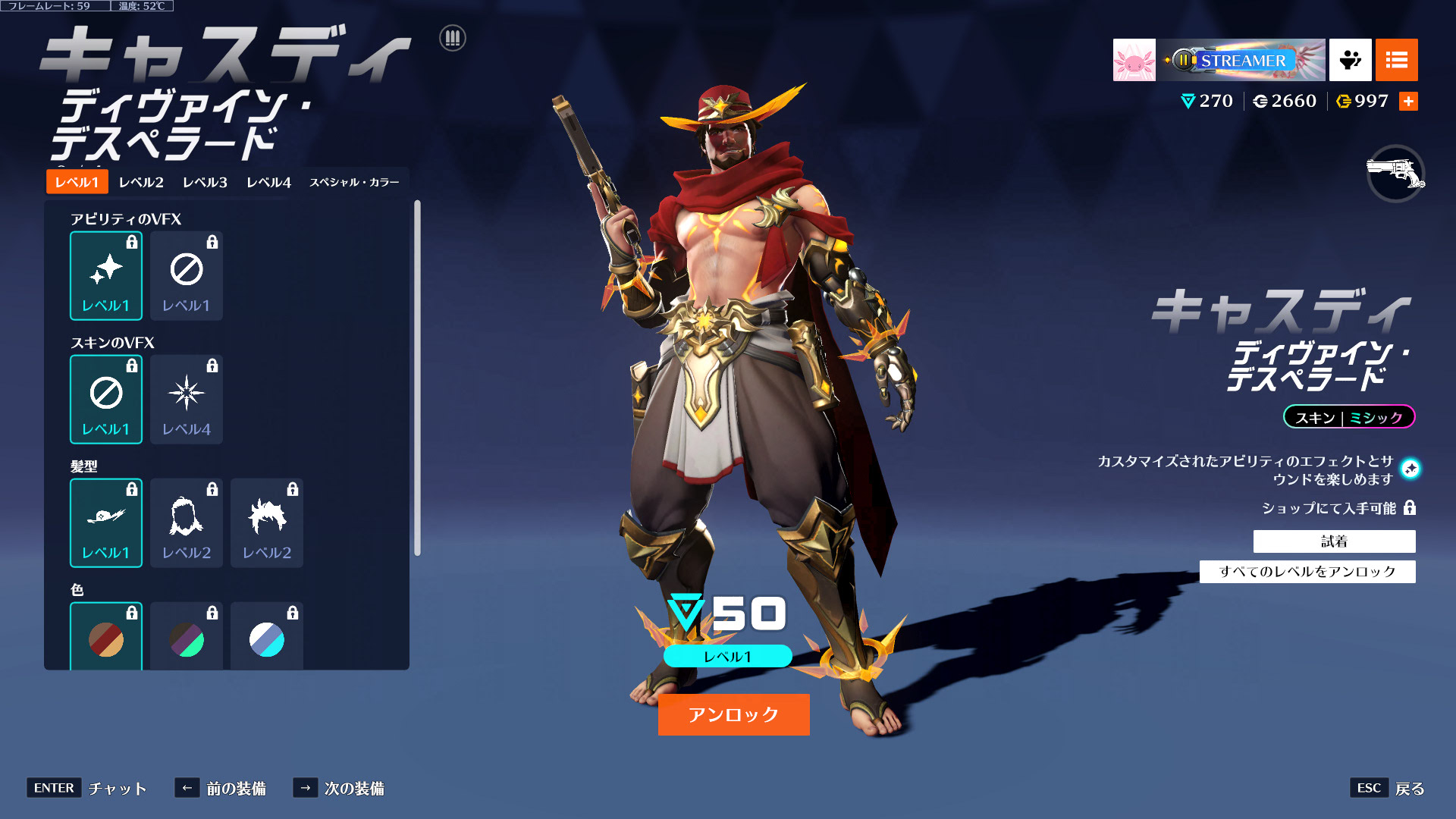Switch to the レベル2 tab
1456x819 pixels.
tap(141, 182)
